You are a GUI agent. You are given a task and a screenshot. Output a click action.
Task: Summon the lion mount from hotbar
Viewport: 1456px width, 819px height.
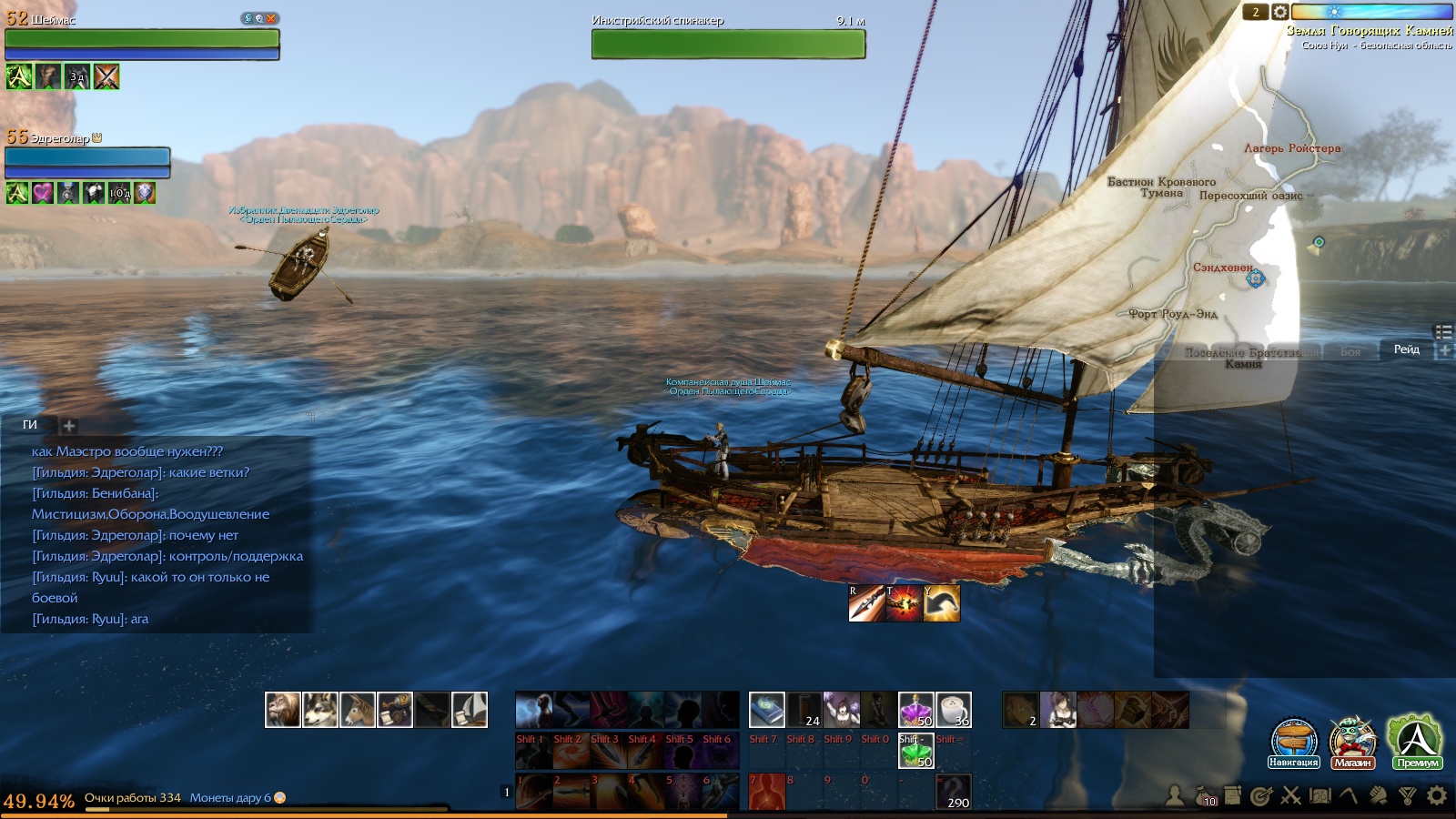pos(282,710)
